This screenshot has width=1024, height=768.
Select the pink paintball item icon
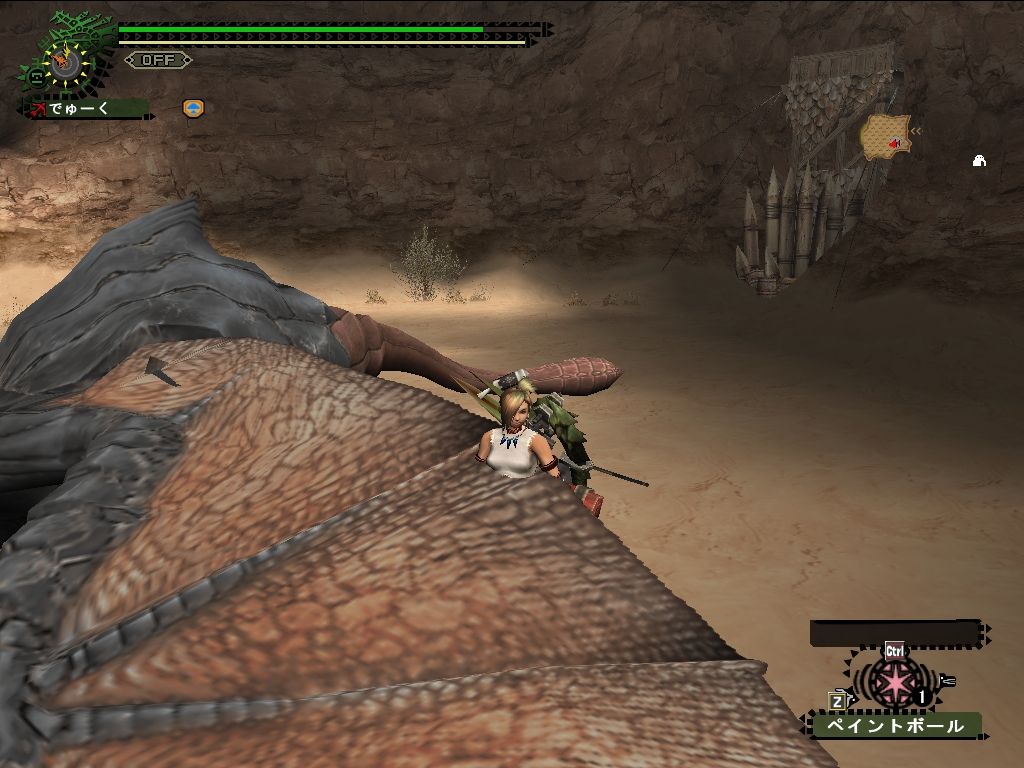point(892,683)
